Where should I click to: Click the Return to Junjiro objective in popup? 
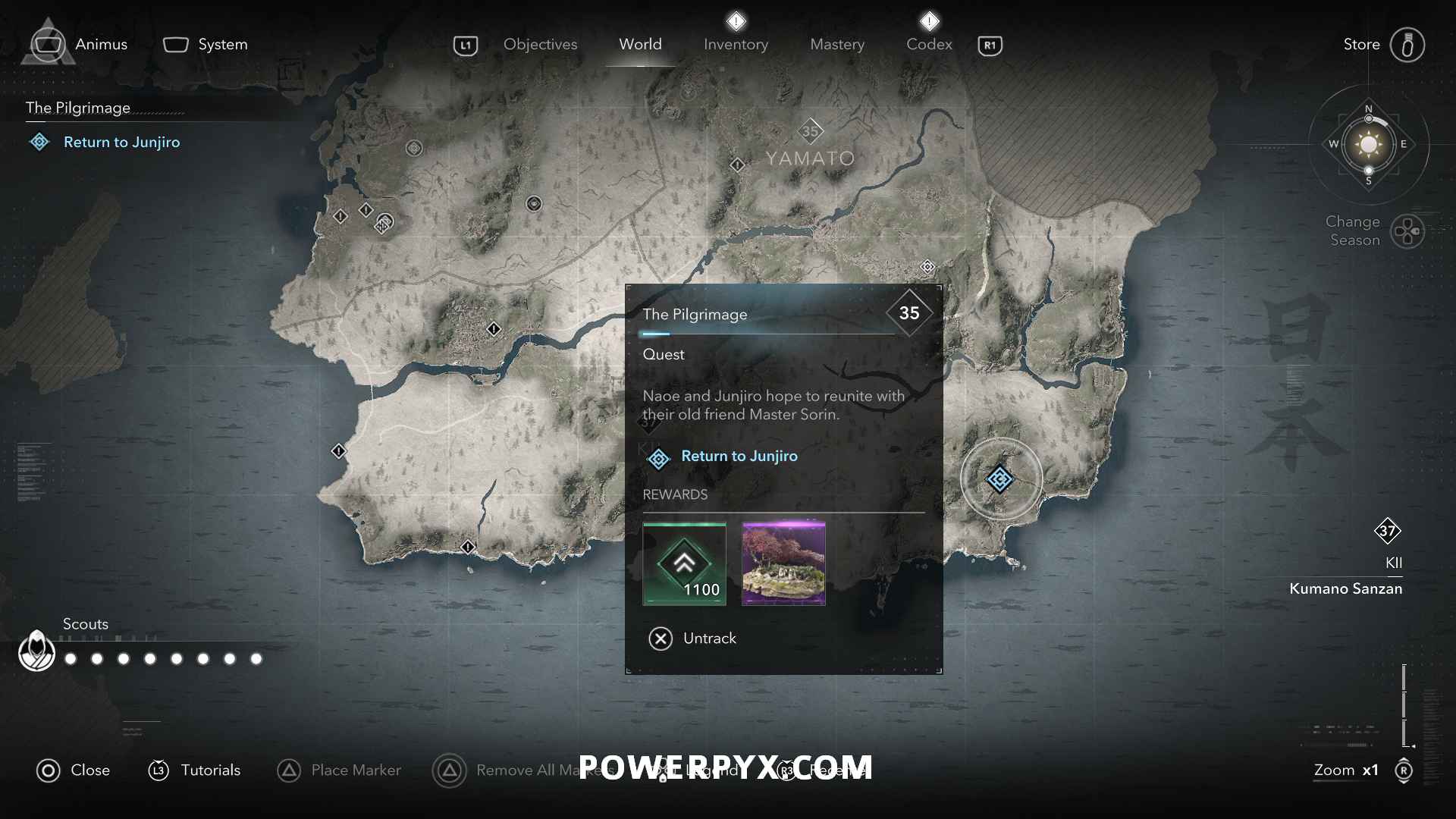[x=739, y=457]
